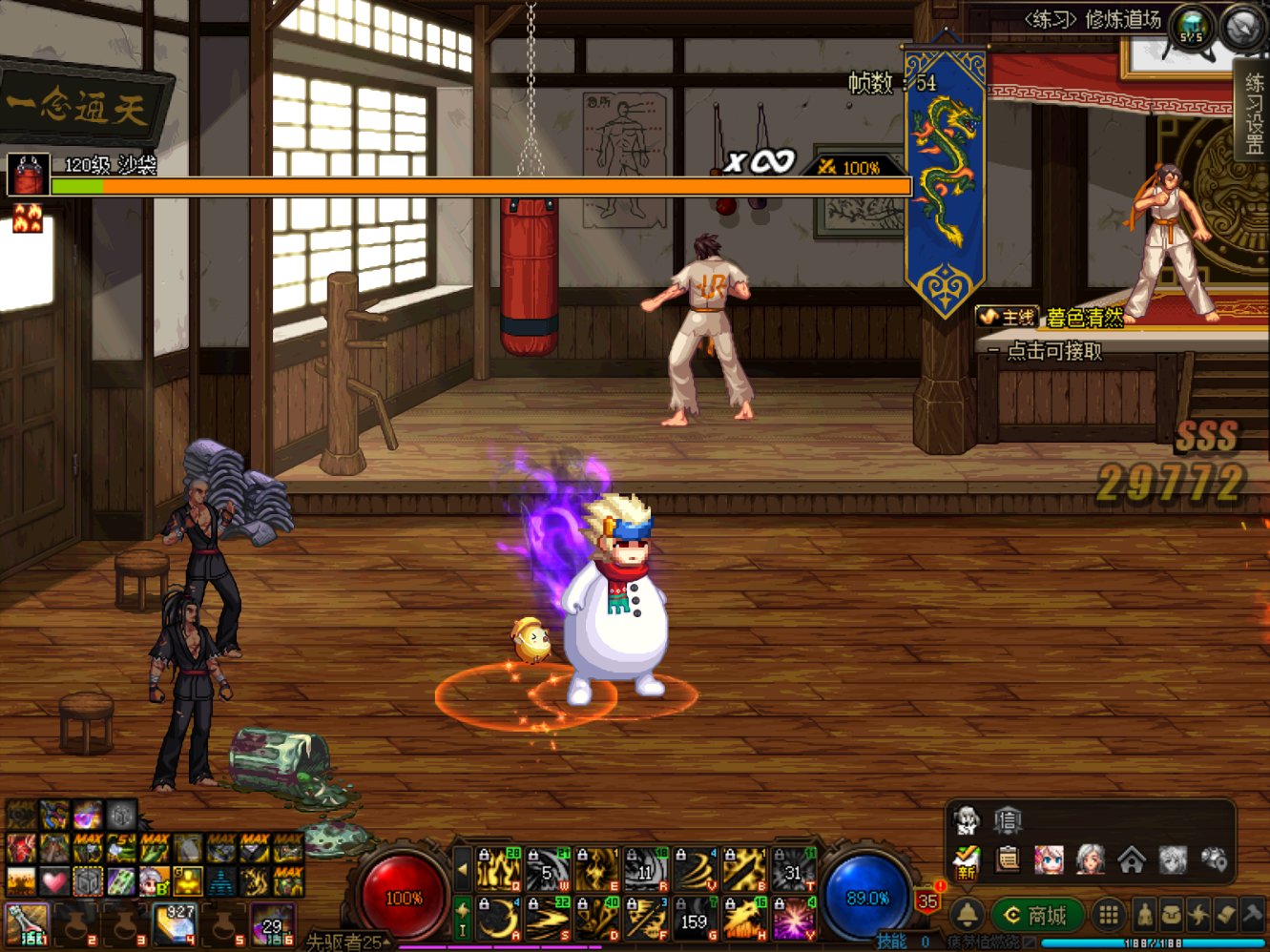Toggle the green I indicator near skill bar

pyautogui.click(x=462, y=931)
